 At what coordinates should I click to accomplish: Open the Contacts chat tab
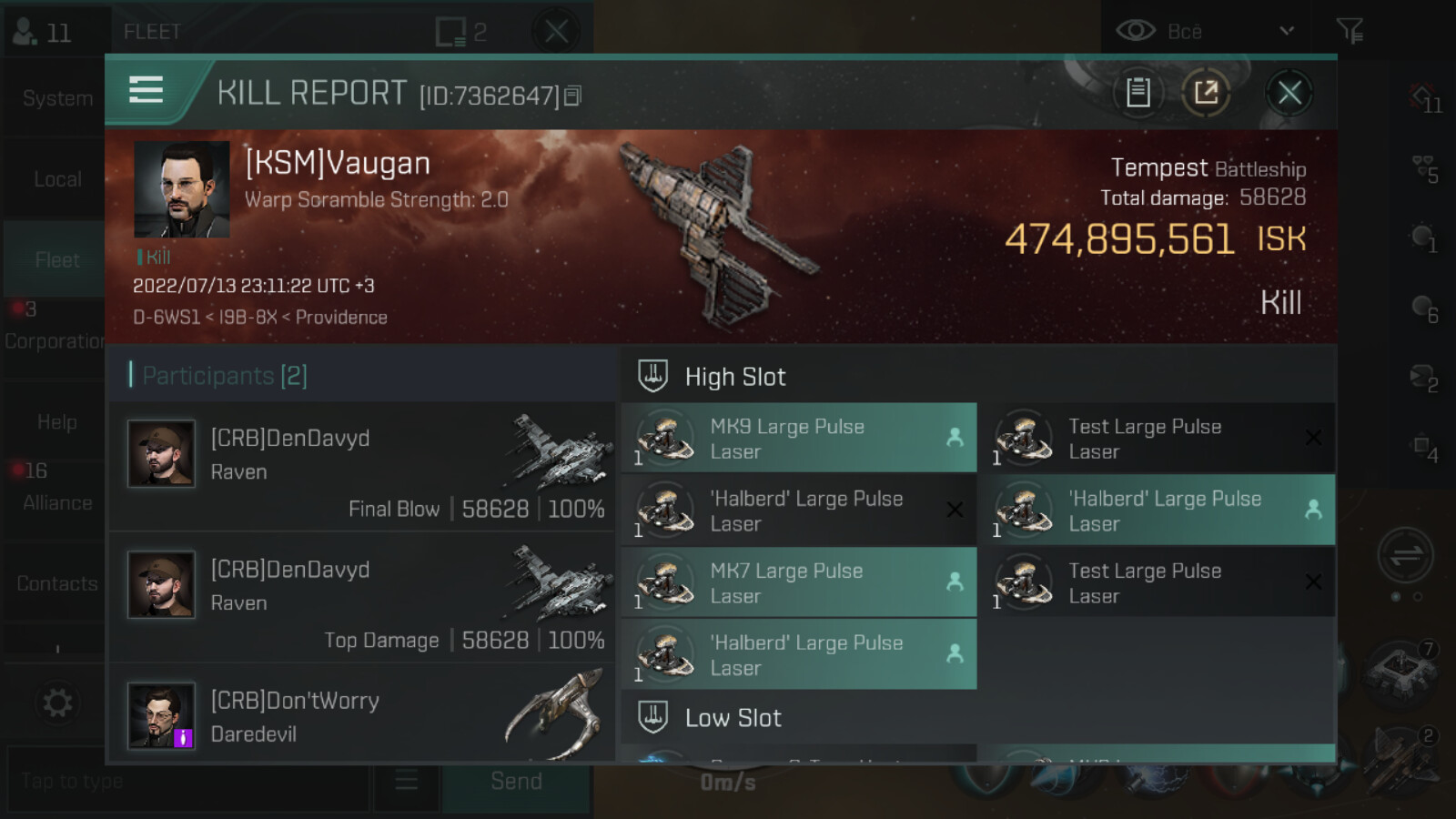56,583
